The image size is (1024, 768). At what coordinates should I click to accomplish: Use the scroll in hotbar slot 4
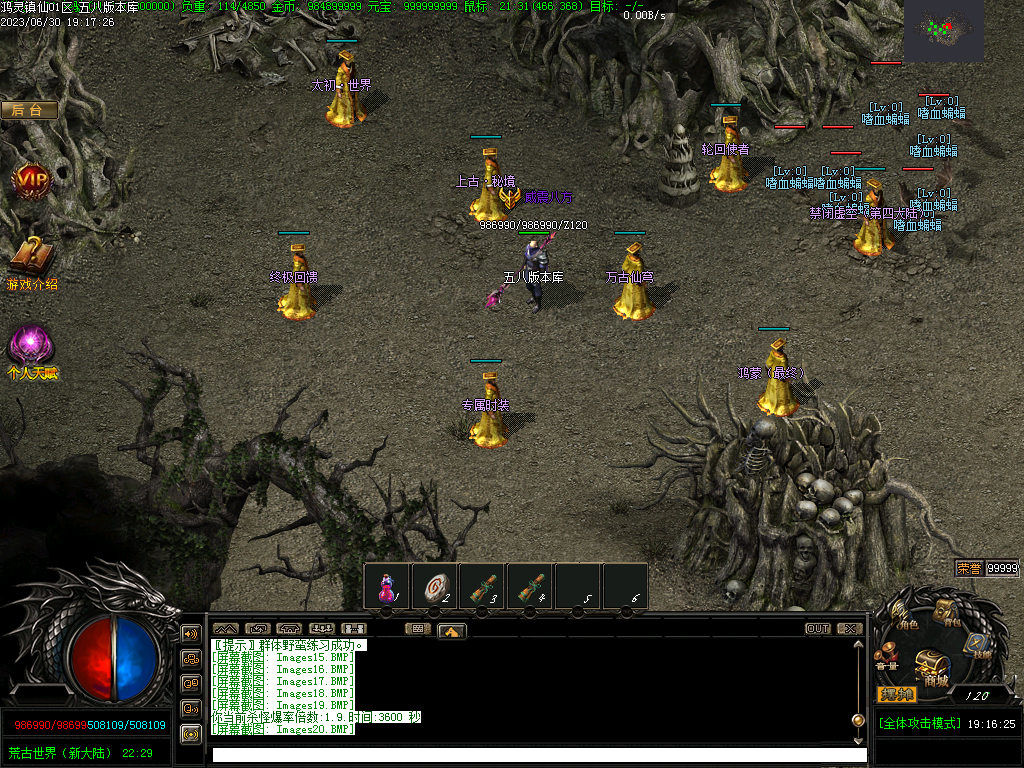(531, 586)
